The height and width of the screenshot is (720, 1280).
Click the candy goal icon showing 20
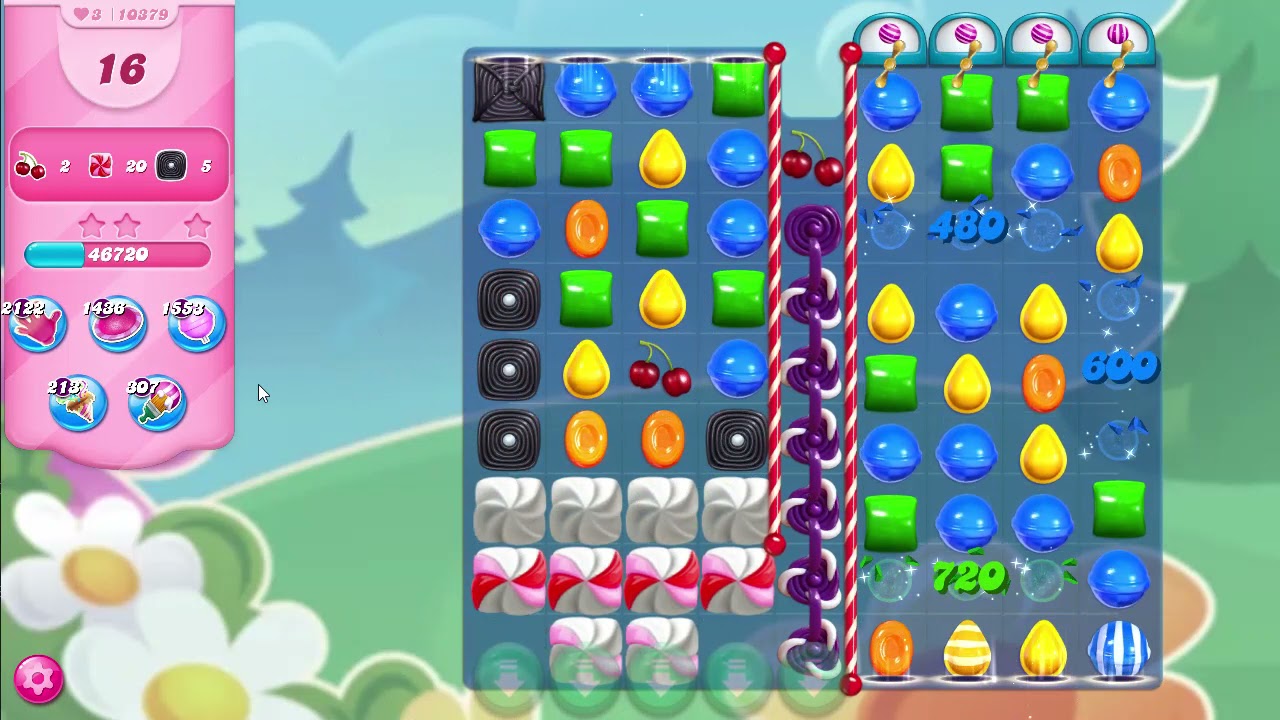click(x=100, y=165)
